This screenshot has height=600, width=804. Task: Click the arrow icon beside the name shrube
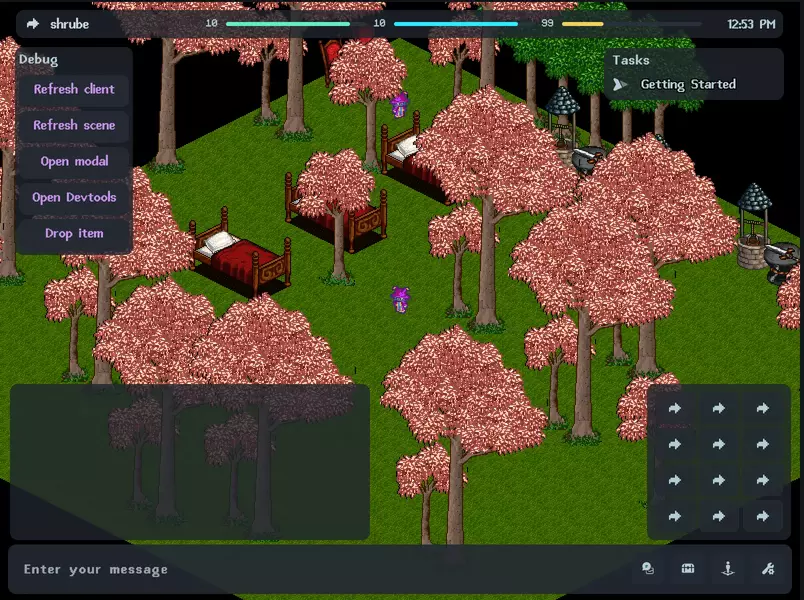33,24
